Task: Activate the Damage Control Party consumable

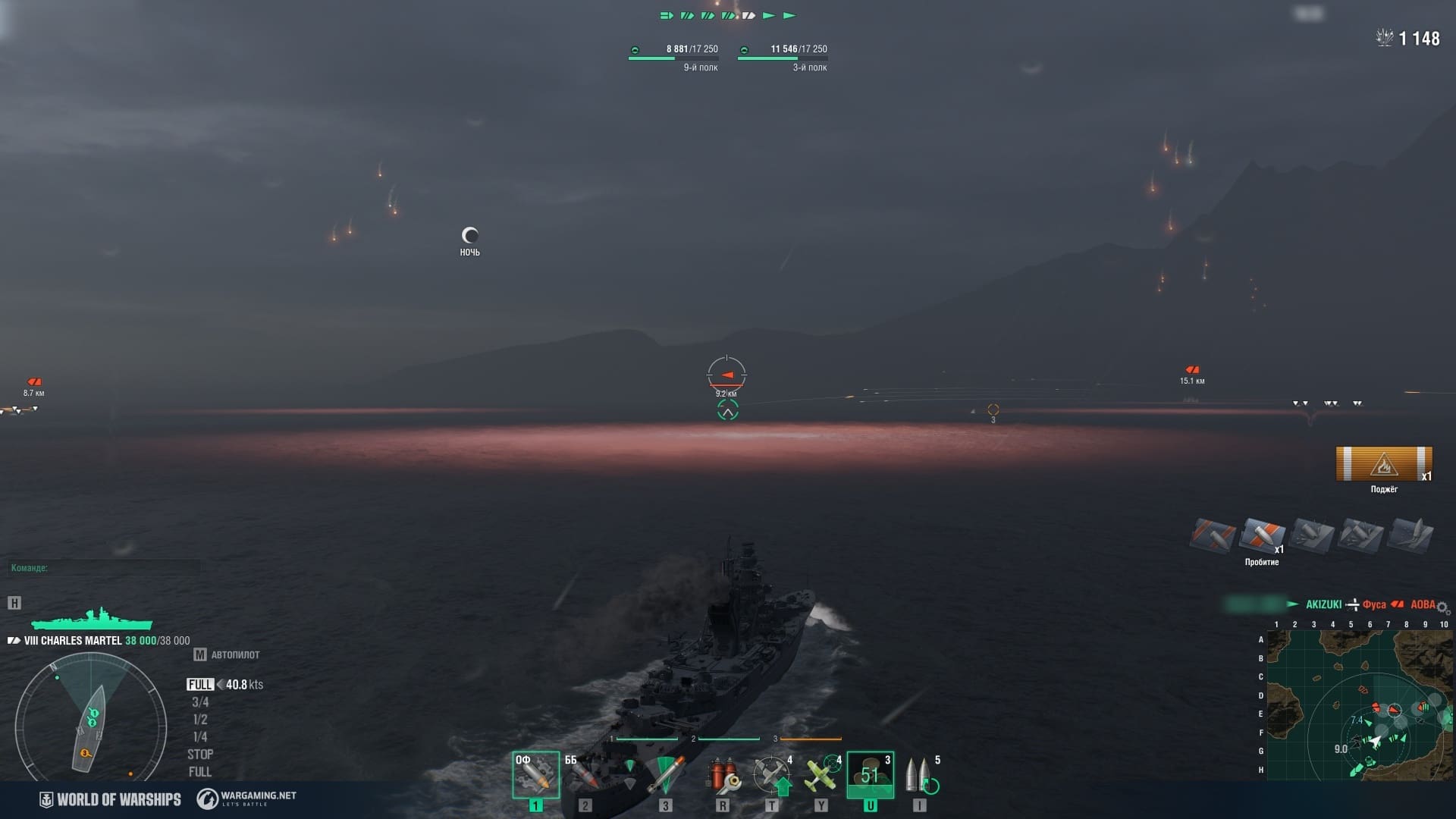Action: click(x=723, y=774)
